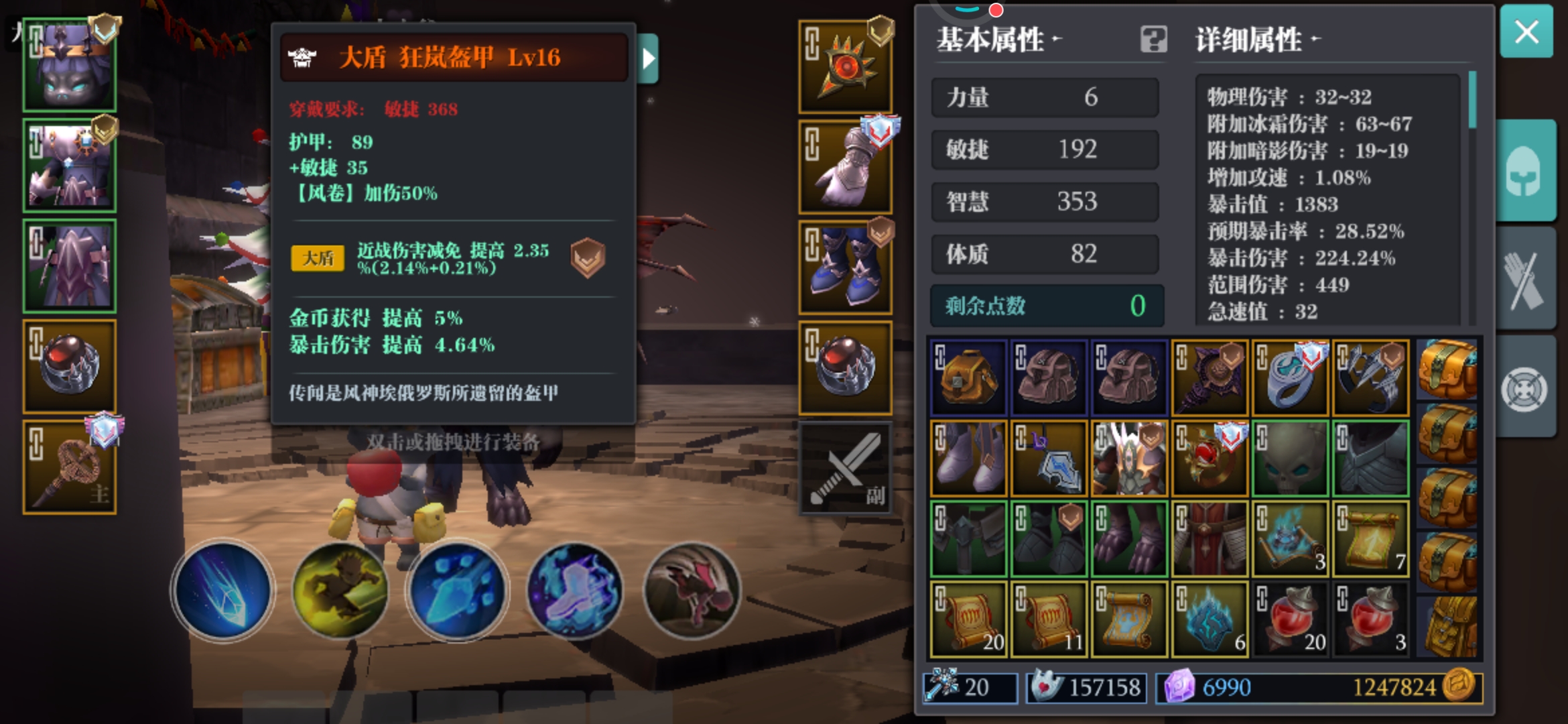Close the attributes panel with X
This screenshot has width=1568, height=724.
click(1526, 32)
